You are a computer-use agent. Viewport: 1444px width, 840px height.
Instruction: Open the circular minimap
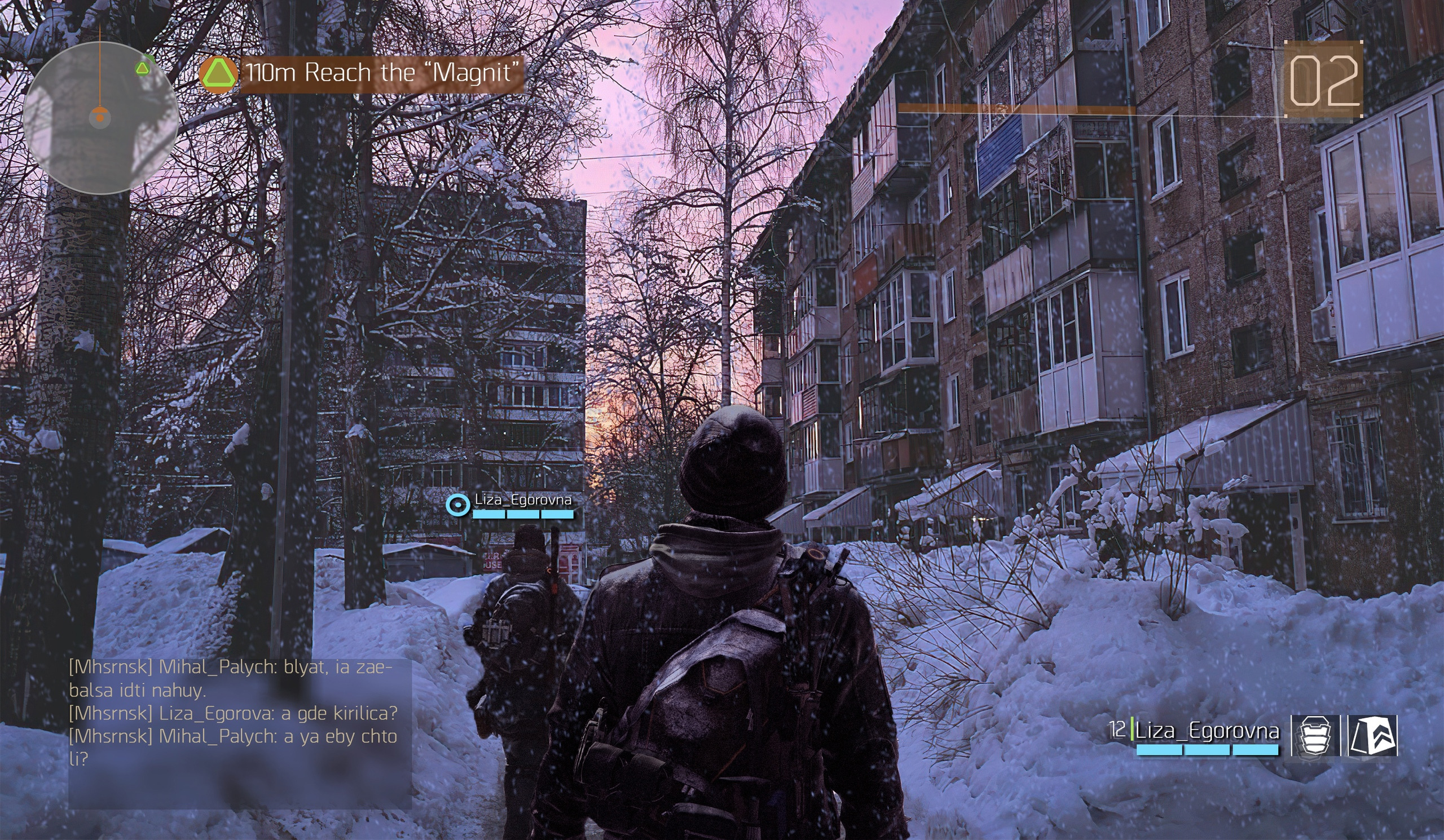coord(100,117)
